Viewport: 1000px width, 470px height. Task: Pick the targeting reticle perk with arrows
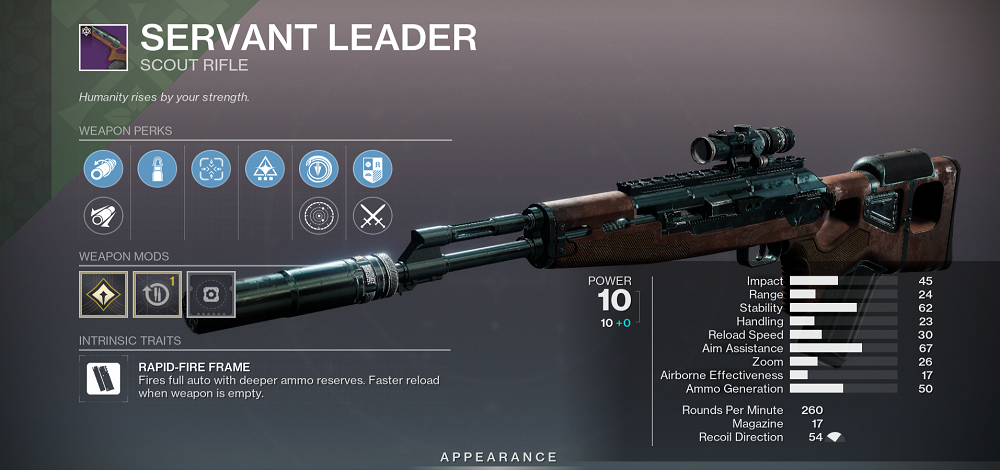click(x=211, y=169)
